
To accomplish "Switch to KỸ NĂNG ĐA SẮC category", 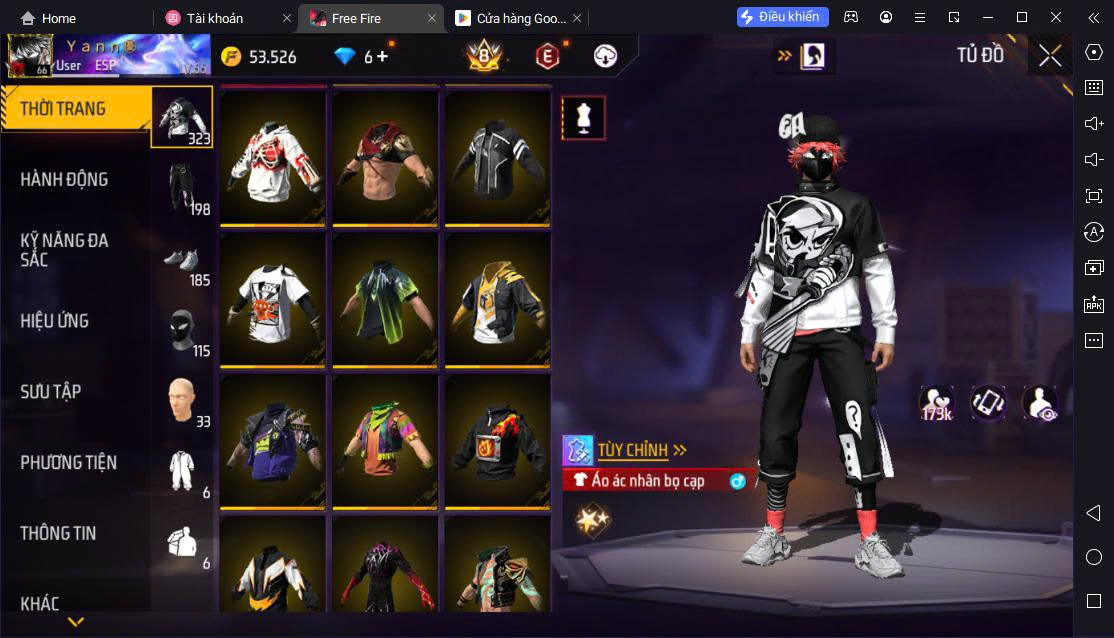I will click(x=65, y=250).
